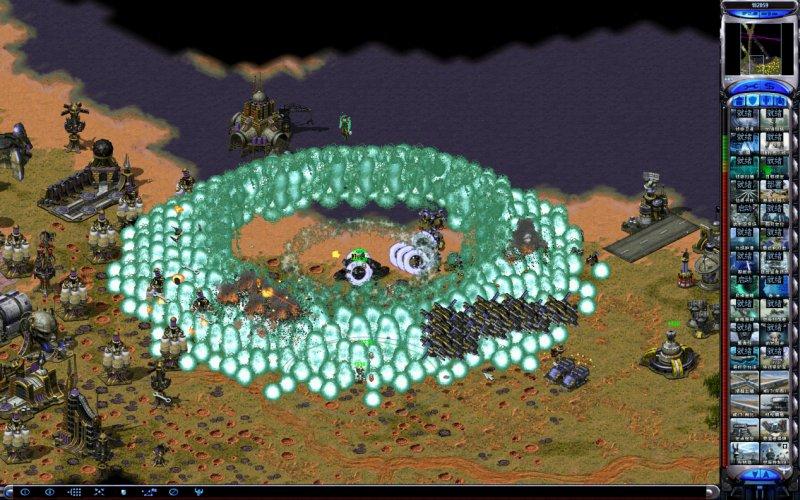This screenshot has width=800, height=500.
Task: Open the infantry build tab
Action: 767,101
